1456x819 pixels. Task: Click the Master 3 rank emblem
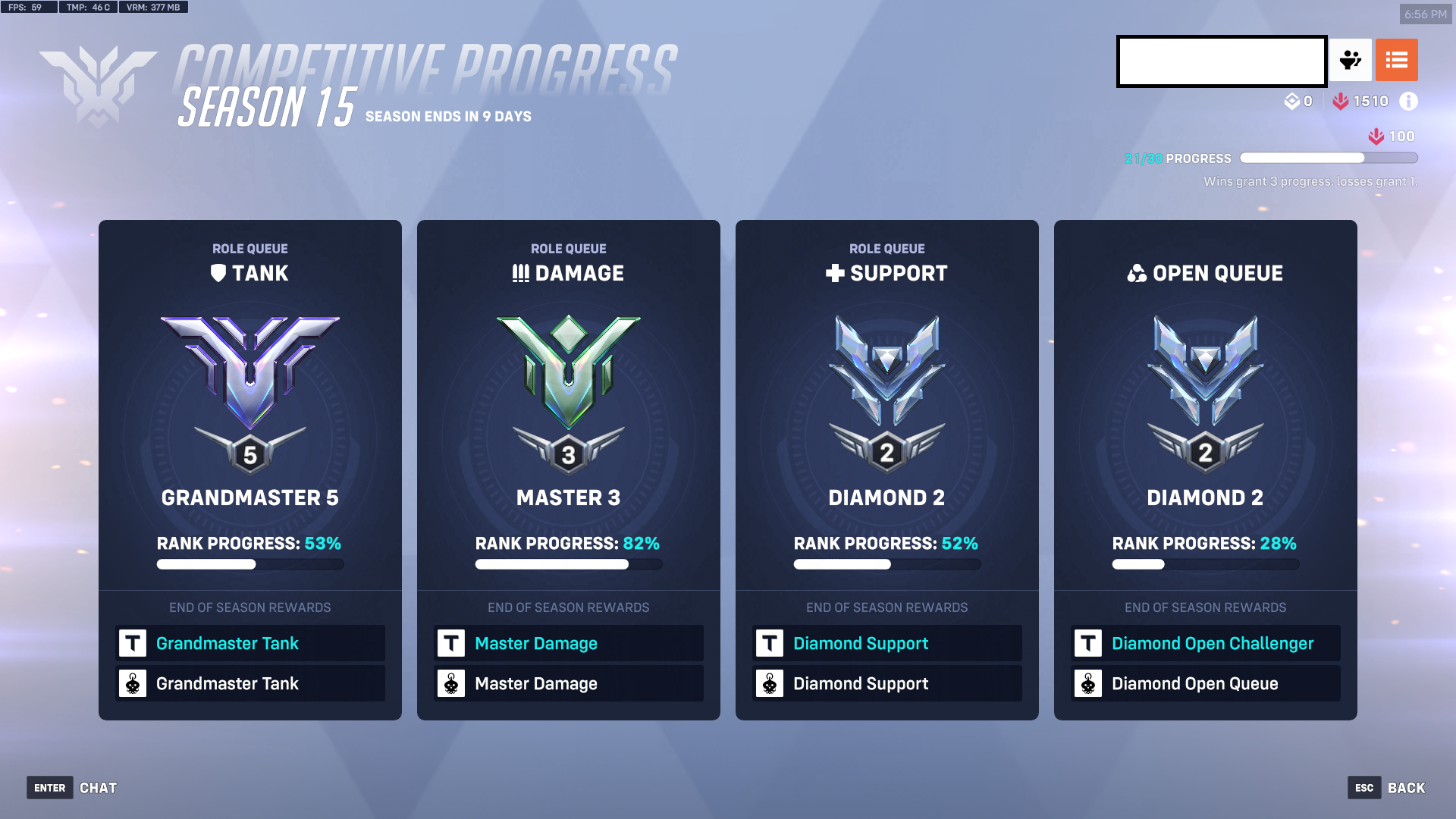568,379
